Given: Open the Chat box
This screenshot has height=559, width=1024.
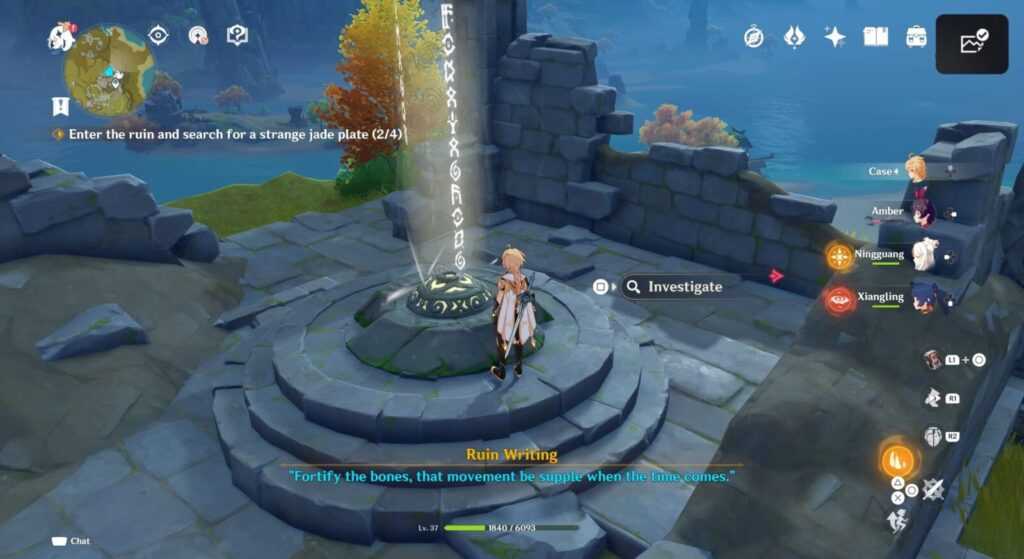Looking at the screenshot, I should point(71,541).
